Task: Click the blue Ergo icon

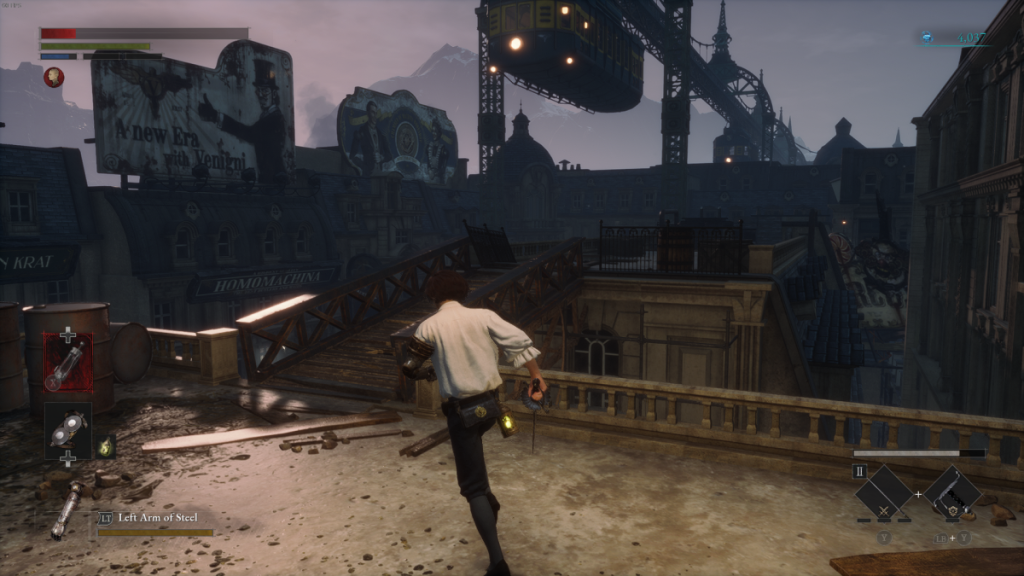Action: point(928,38)
